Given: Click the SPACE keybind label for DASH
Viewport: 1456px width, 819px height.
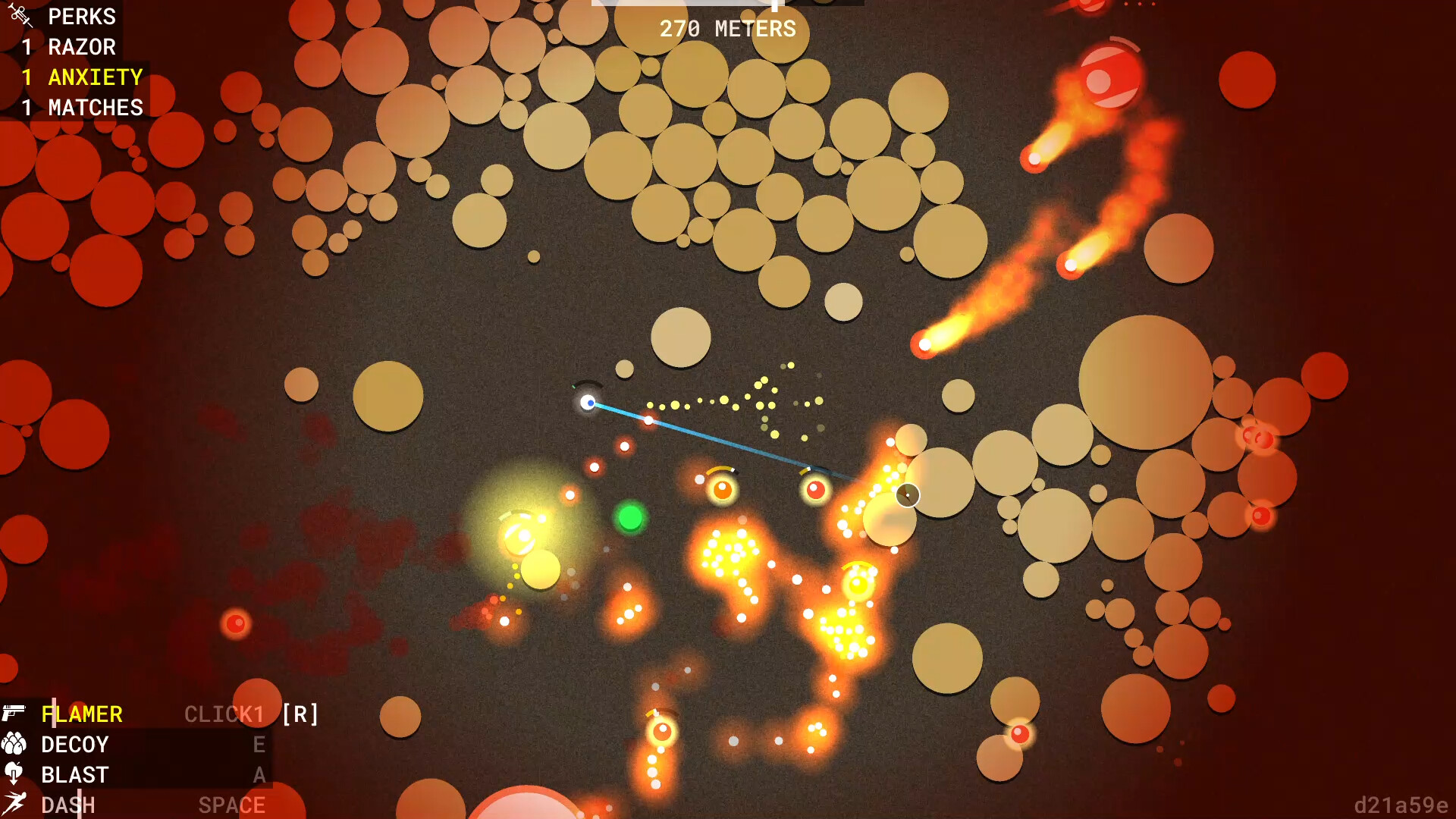Looking at the screenshot, I should [232, 802].
